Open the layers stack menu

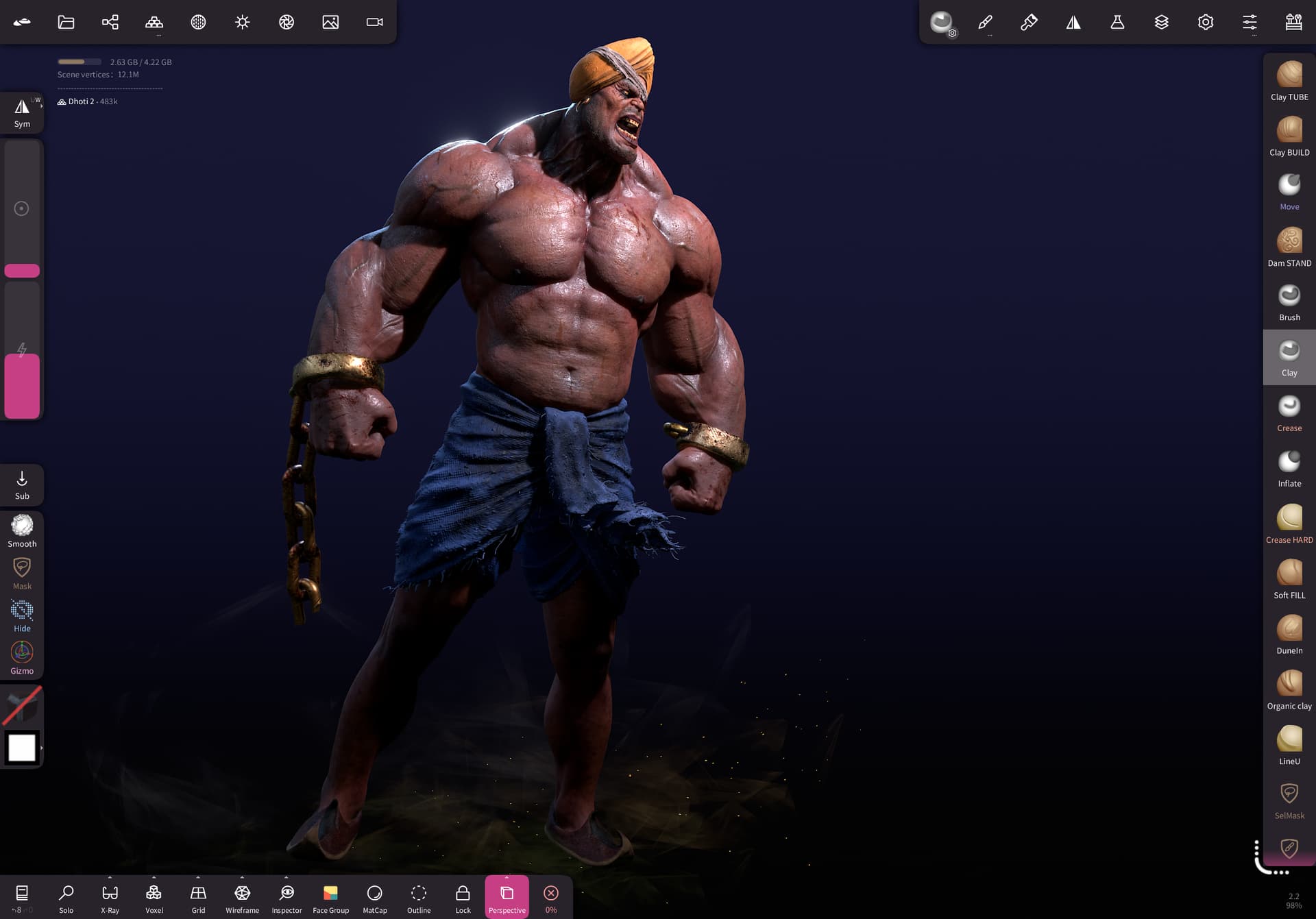click(1161, 22)
